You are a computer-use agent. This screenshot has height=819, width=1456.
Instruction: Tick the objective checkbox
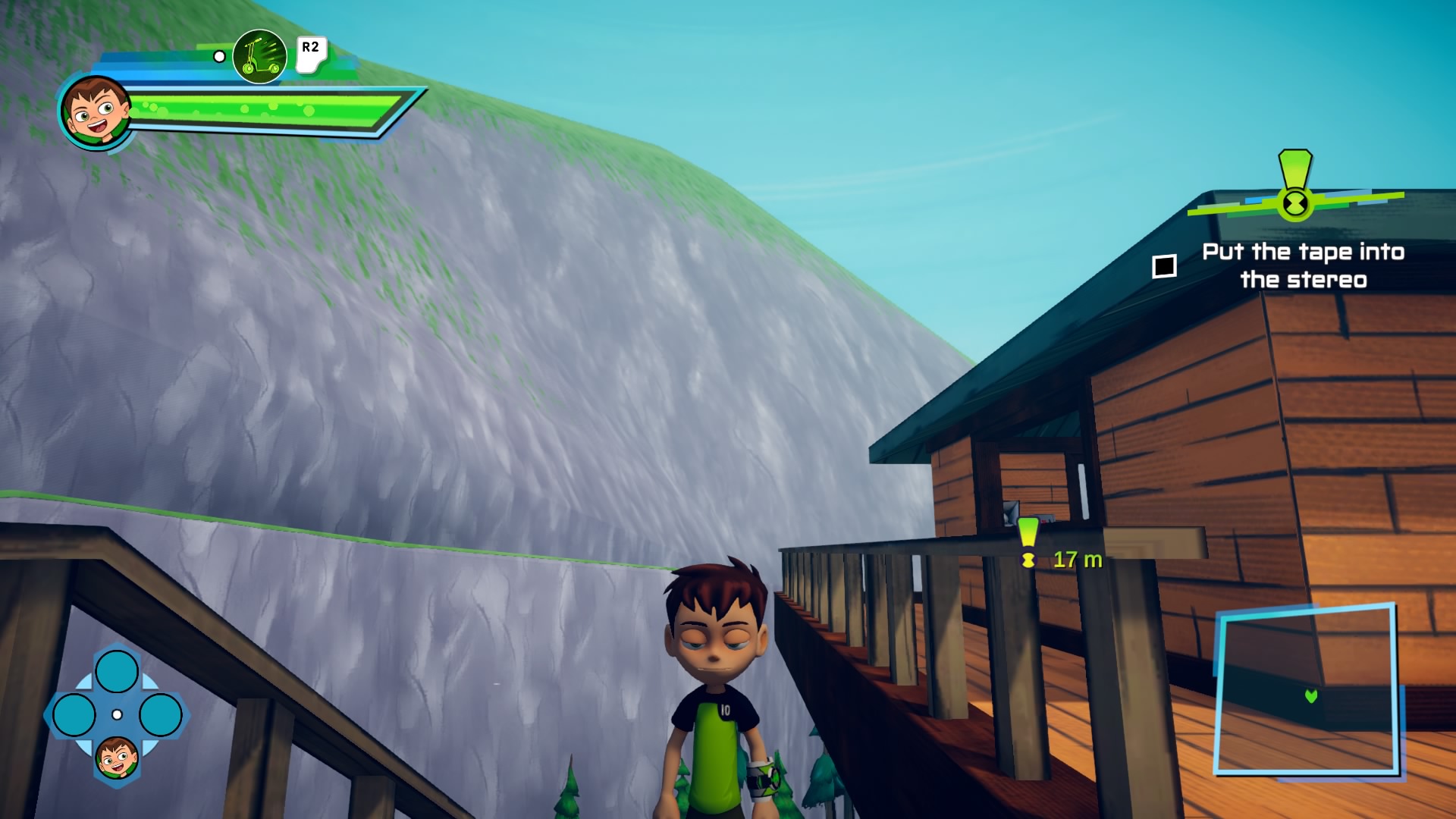1164,266
